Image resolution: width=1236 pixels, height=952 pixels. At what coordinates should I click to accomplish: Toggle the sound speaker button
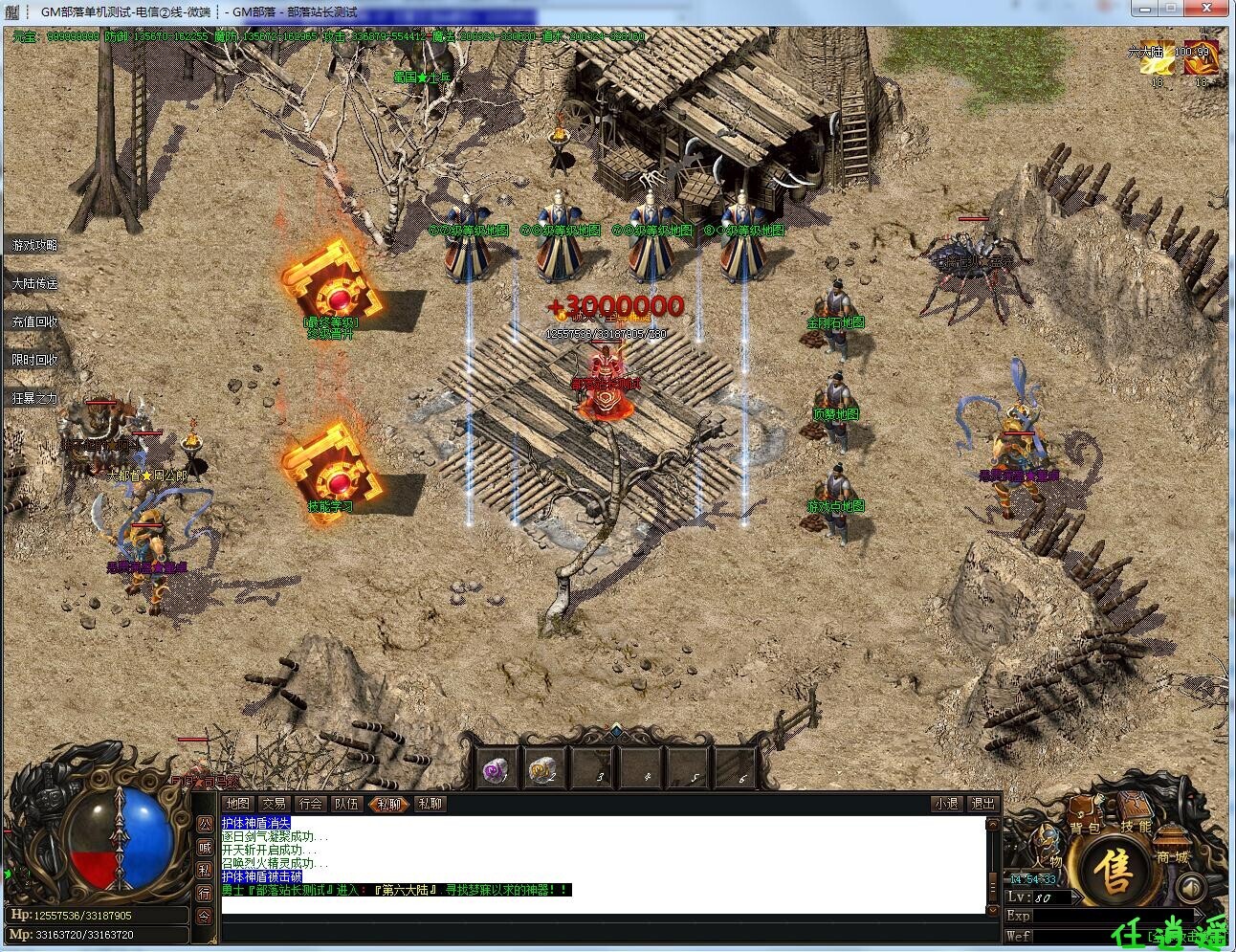(x=1189, y=887)
